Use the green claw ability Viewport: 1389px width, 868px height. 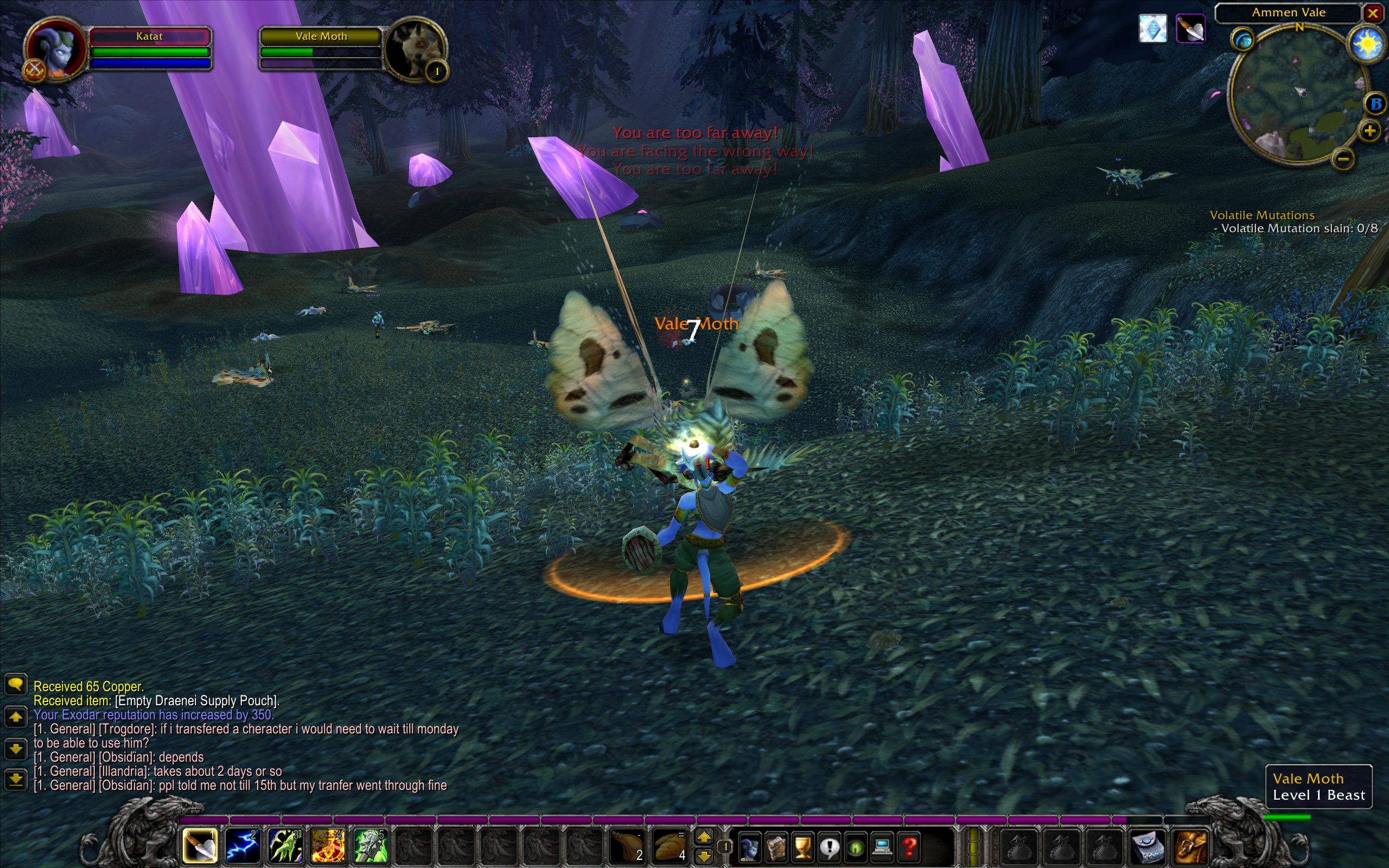click(285, 846)
